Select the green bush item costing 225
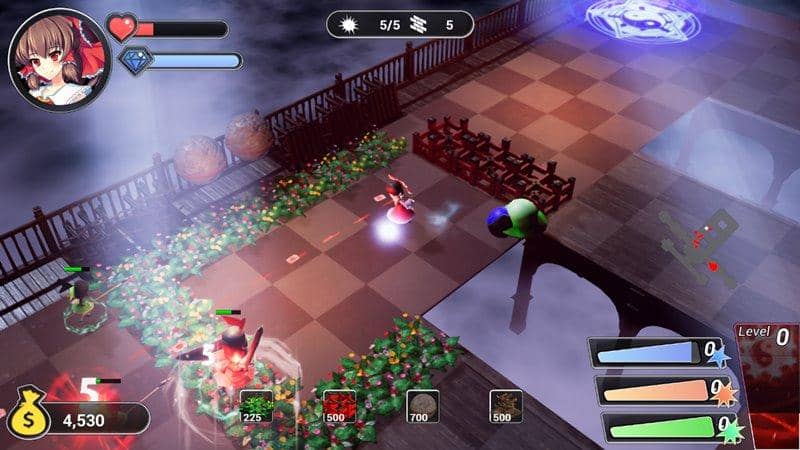800x450 pixels. (x=257, y=405)
